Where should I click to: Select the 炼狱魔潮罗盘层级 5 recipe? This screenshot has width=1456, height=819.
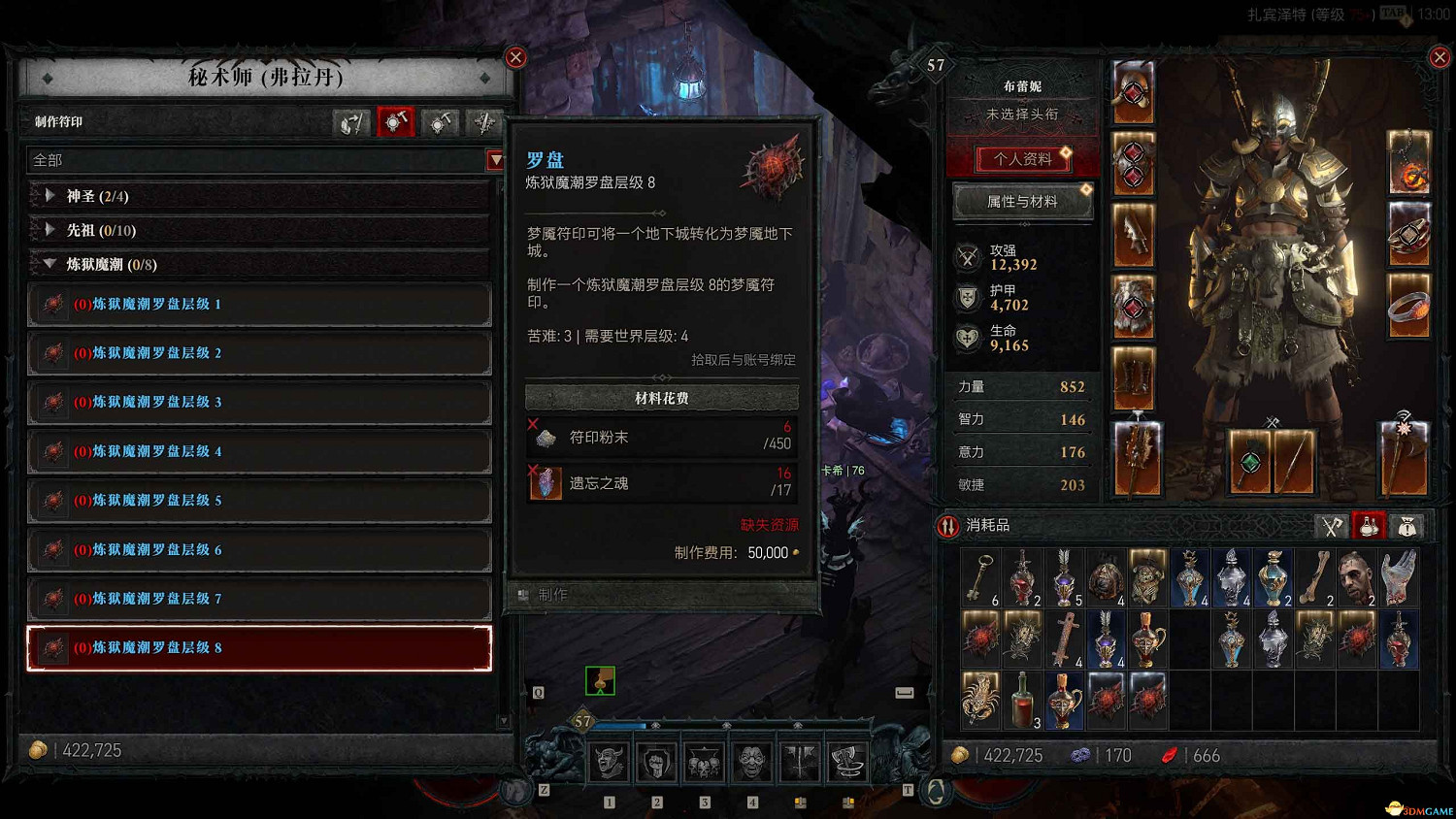[259, 501]
